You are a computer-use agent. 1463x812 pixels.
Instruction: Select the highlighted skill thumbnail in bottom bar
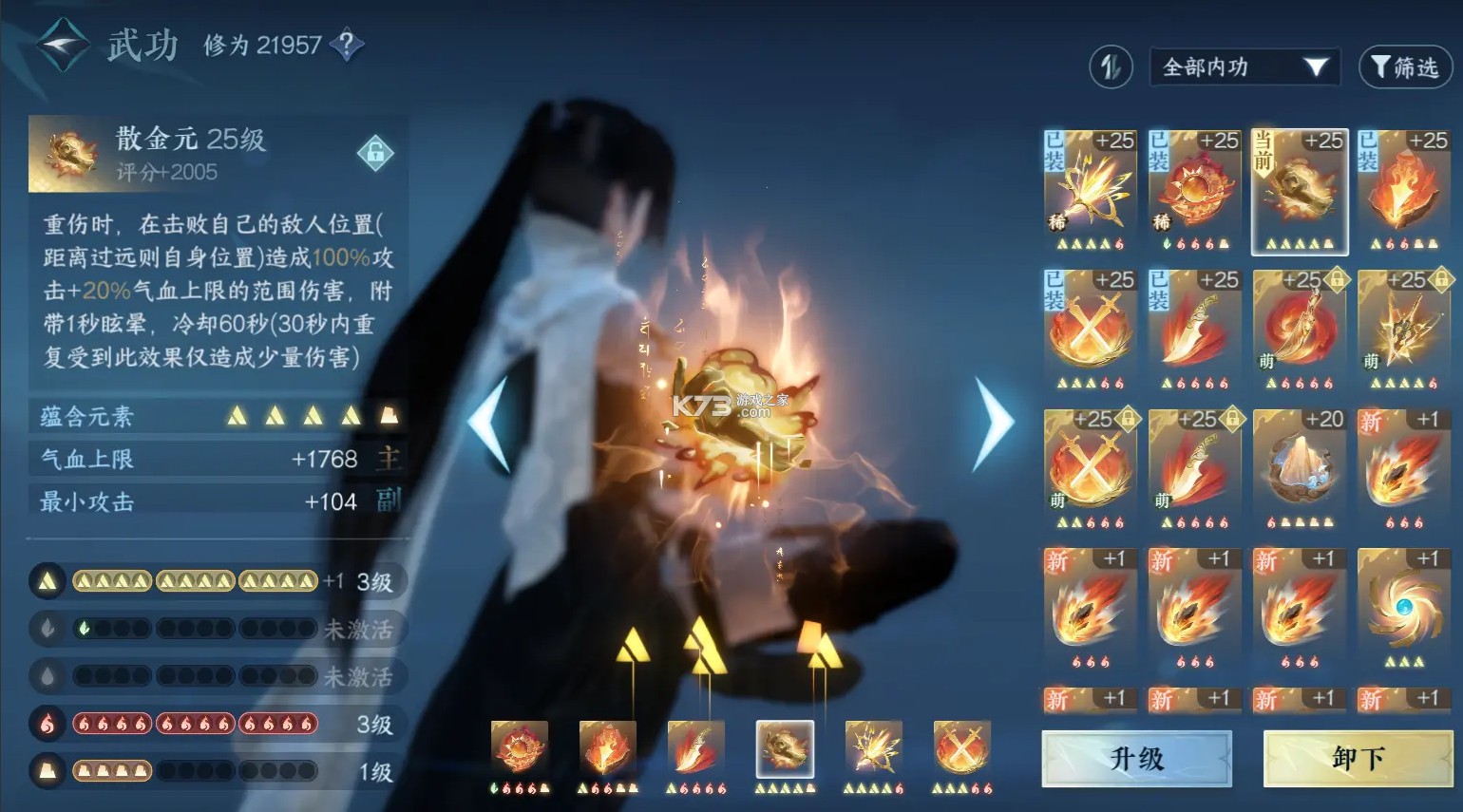[x=784, y=750]
